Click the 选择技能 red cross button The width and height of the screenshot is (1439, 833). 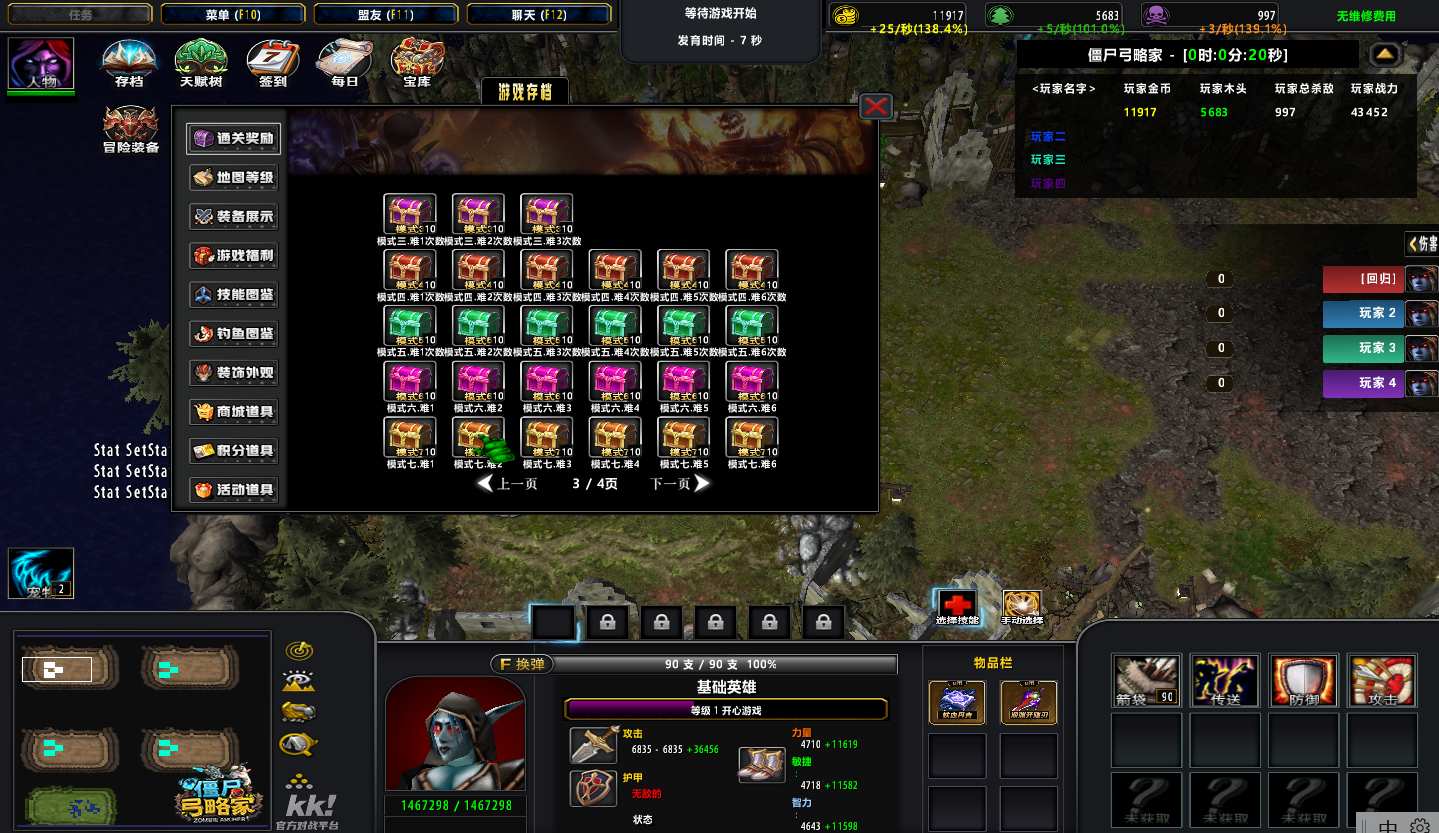pos(957,606)
